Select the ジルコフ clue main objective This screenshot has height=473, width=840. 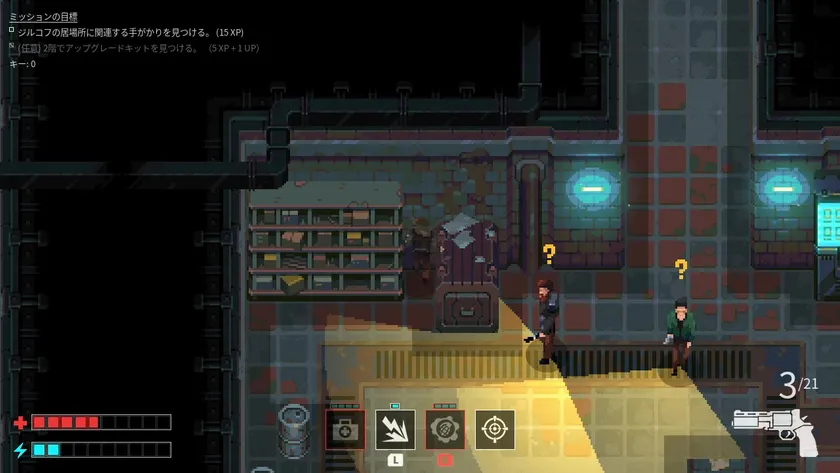[x=130, y=32]
